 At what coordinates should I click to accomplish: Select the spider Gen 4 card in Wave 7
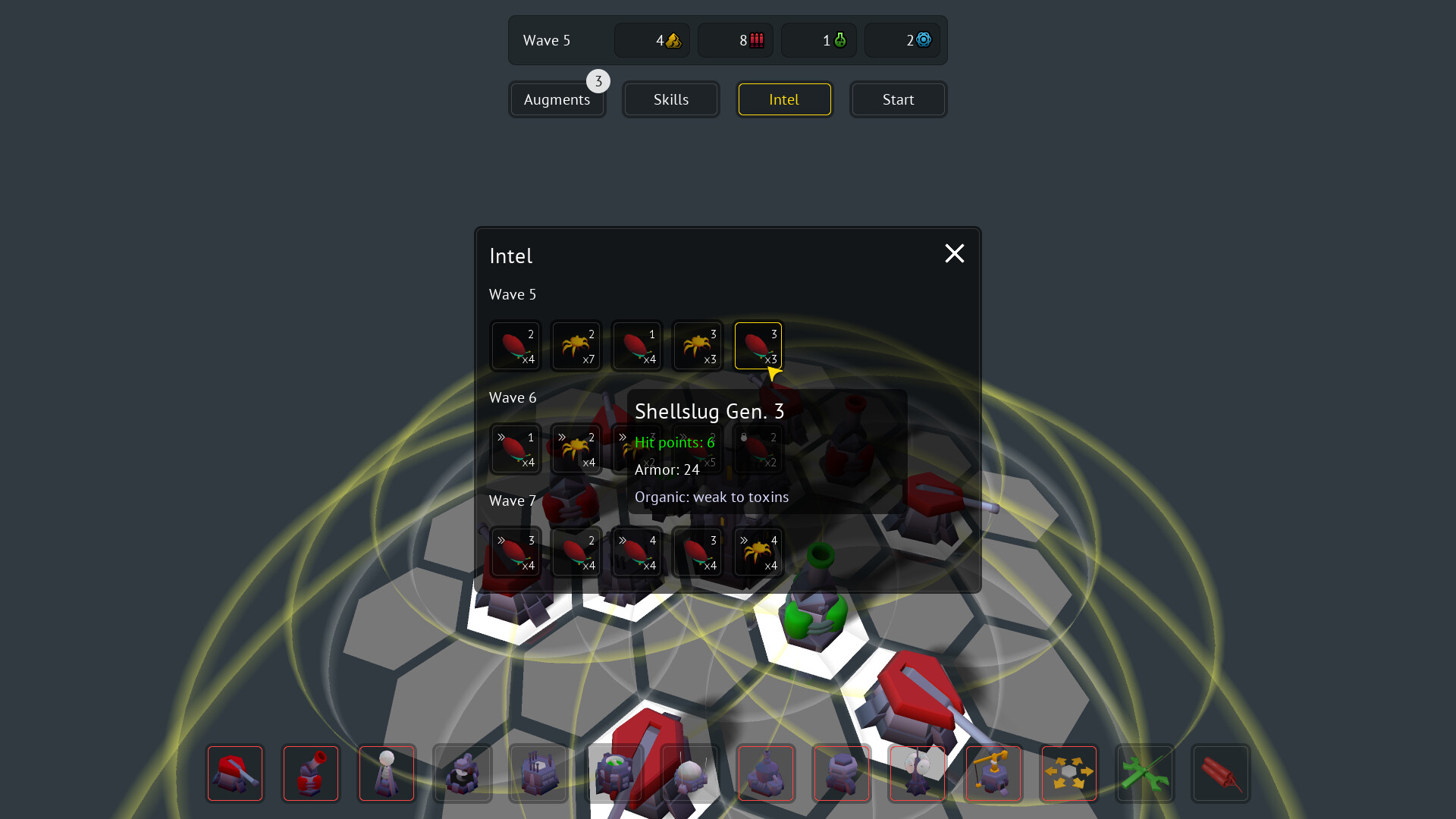click(758, 552)
